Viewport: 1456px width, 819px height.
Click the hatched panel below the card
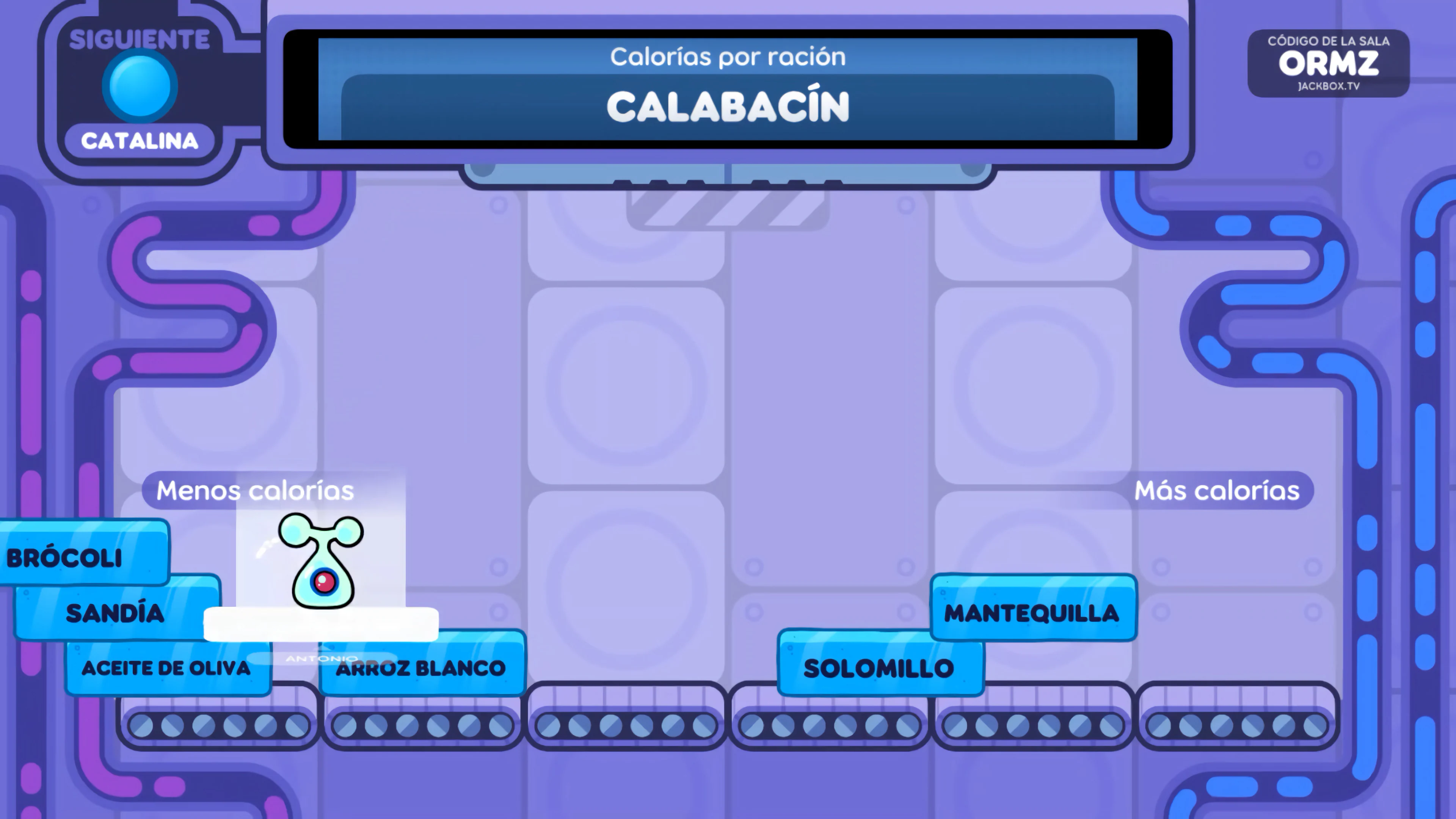[x=727, y=210]
